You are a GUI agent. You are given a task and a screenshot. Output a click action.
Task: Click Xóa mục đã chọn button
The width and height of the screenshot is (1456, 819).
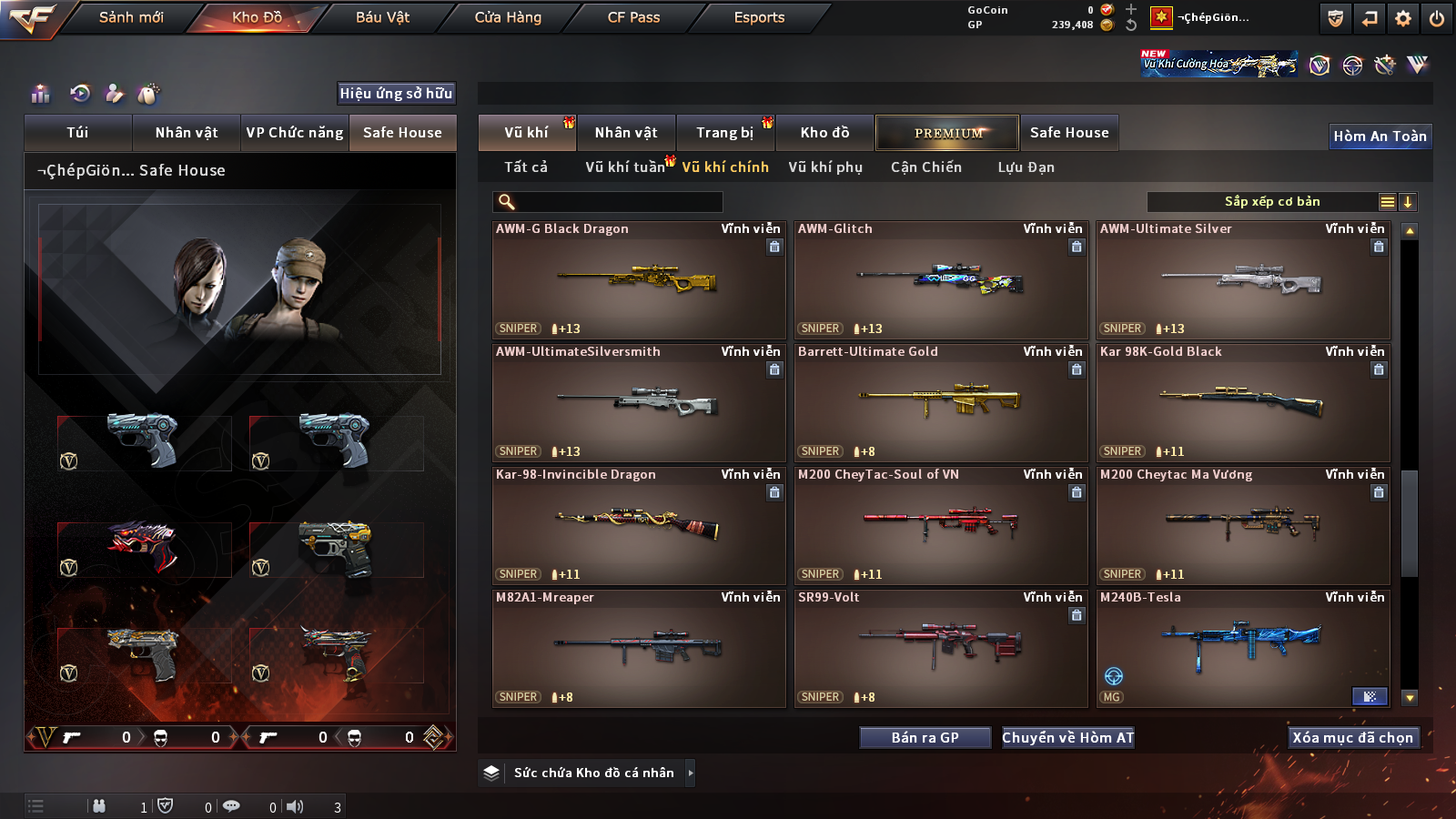coord(1352,738)
